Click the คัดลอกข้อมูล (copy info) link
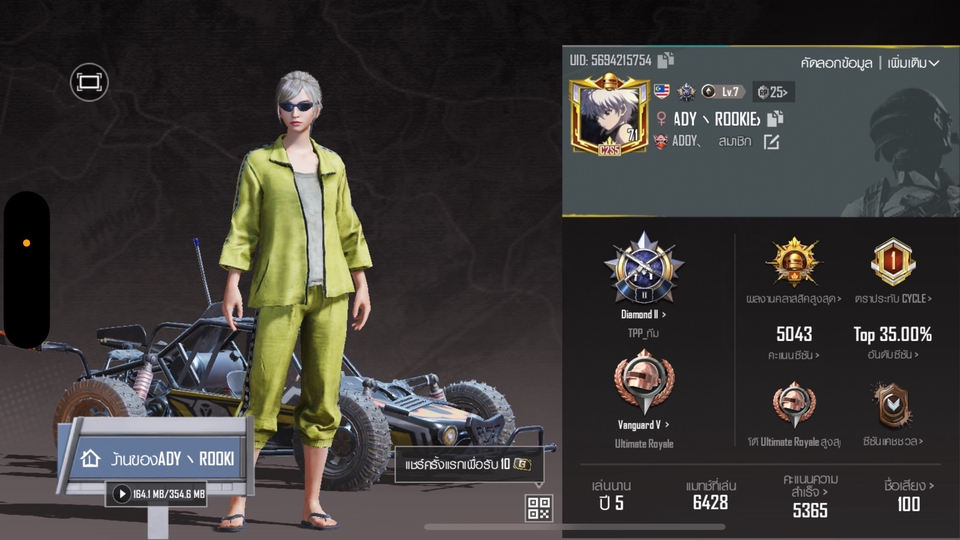 tap(836, 63)
